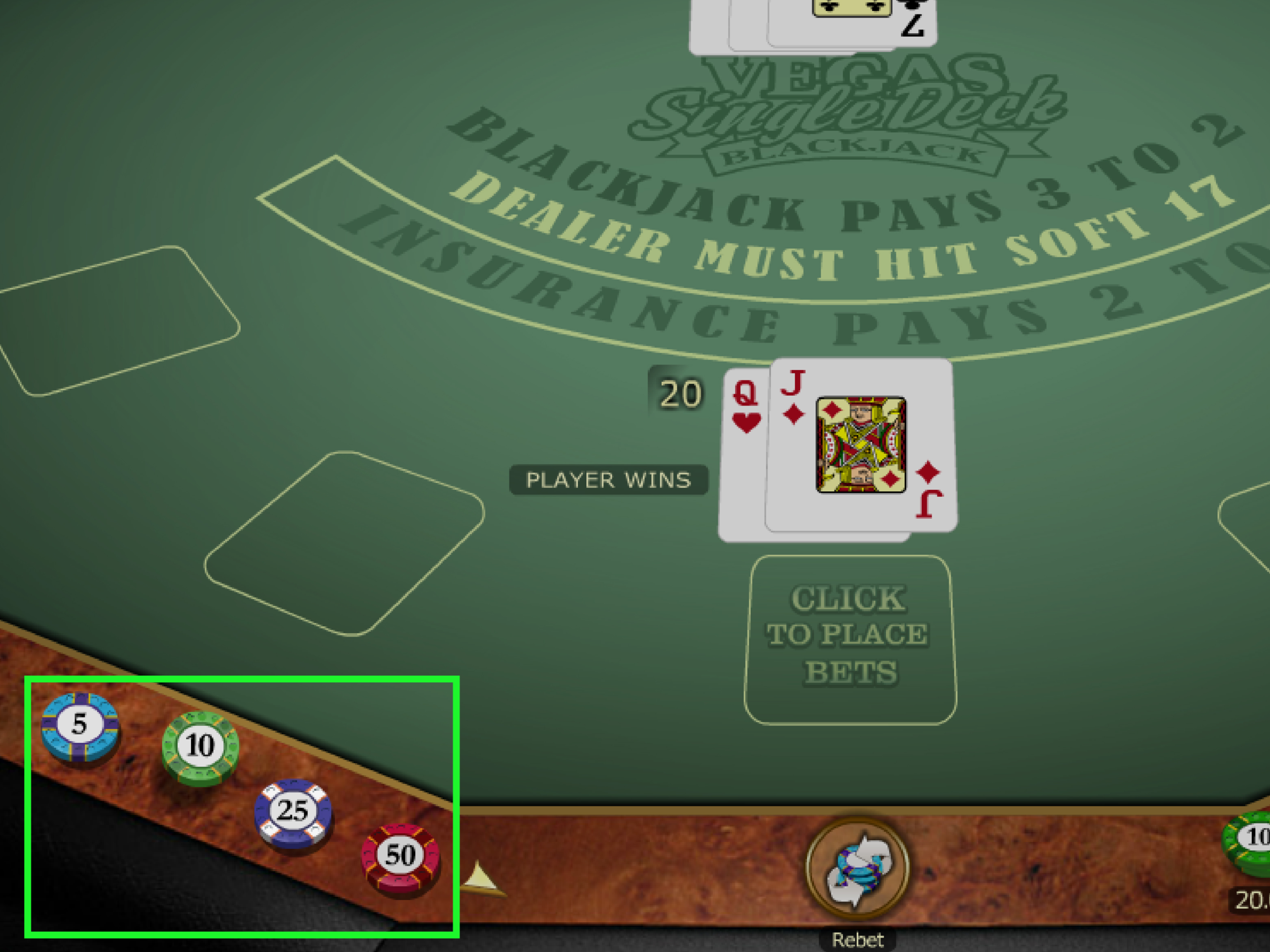Click the PLAYER WINS label

610,480
